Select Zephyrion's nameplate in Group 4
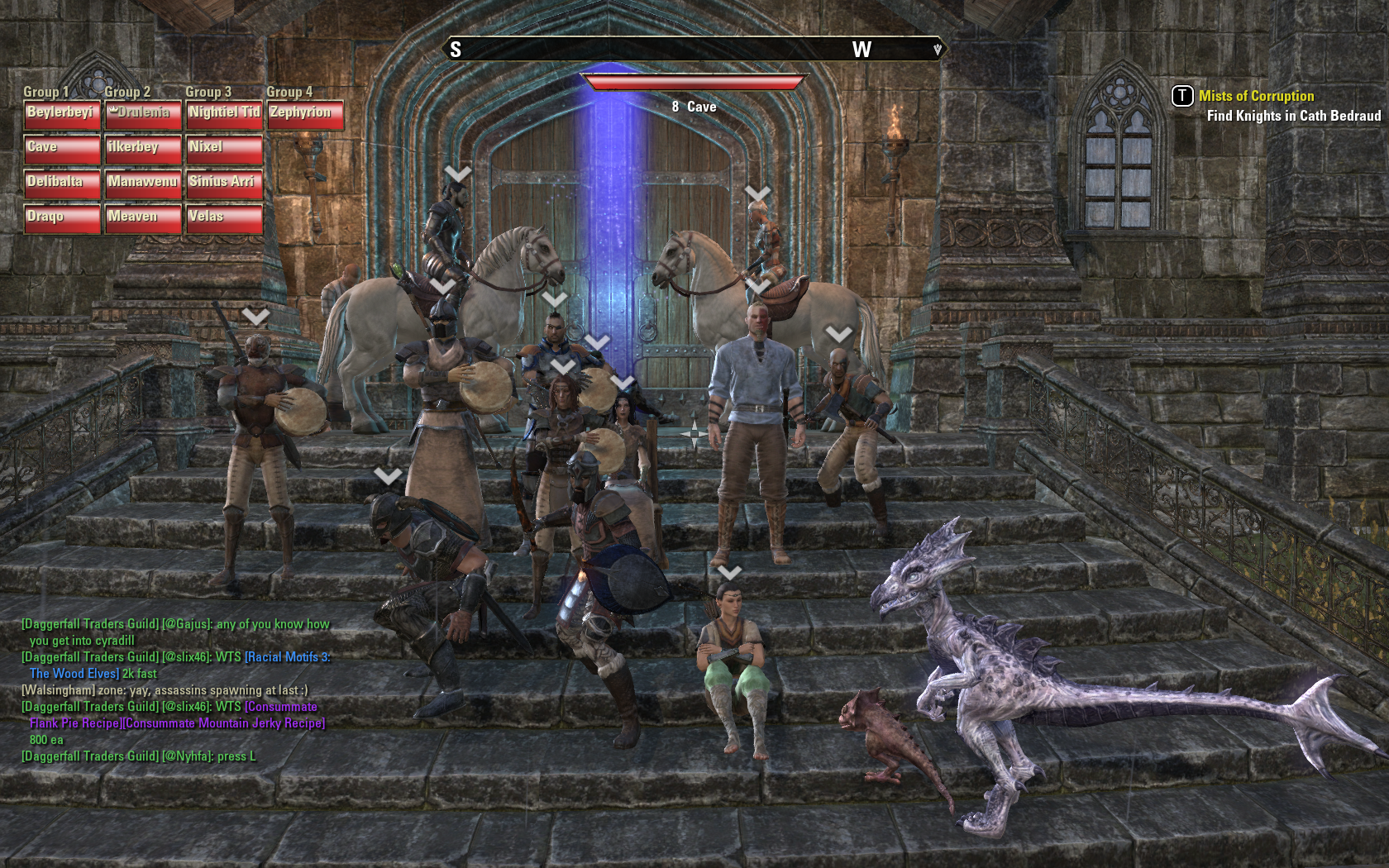1389x868 pixels. point(302,111)
